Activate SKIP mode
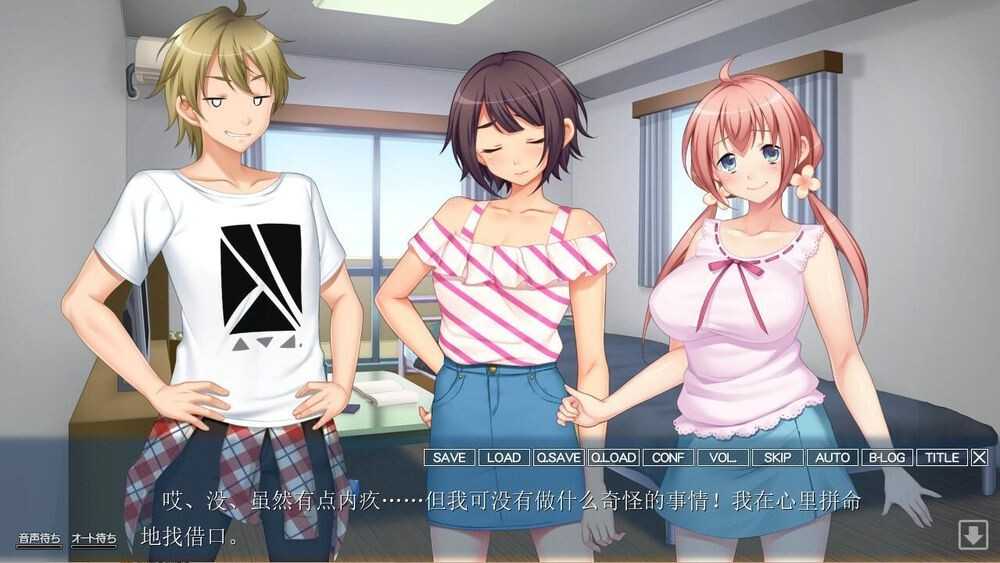 click(x=777, y=457)
